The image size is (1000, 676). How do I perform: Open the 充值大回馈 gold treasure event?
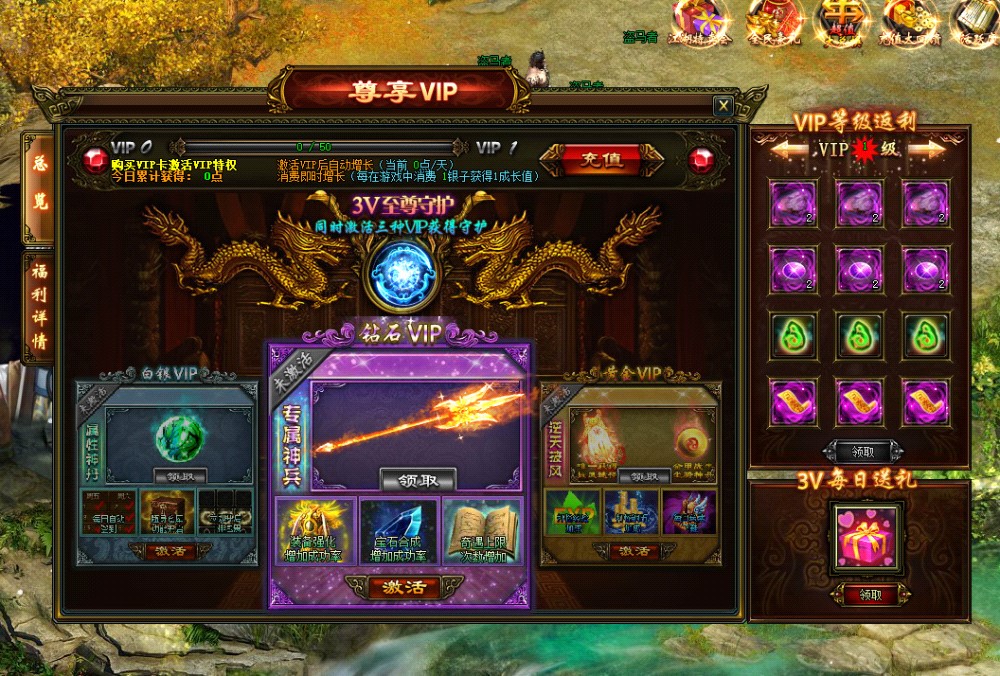tap(911, 21)
